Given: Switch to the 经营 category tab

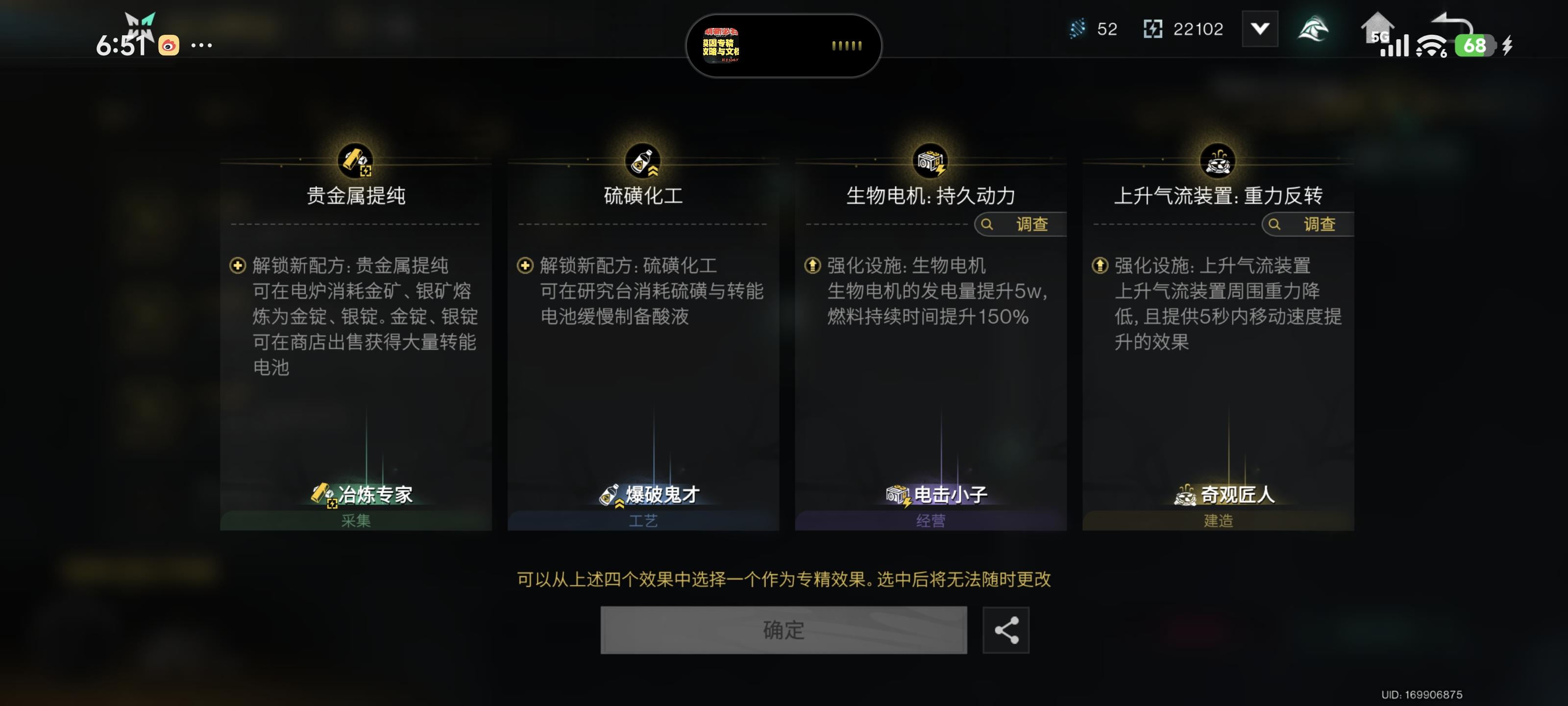Looking at the screenshot, I should (x=930, y=522).
